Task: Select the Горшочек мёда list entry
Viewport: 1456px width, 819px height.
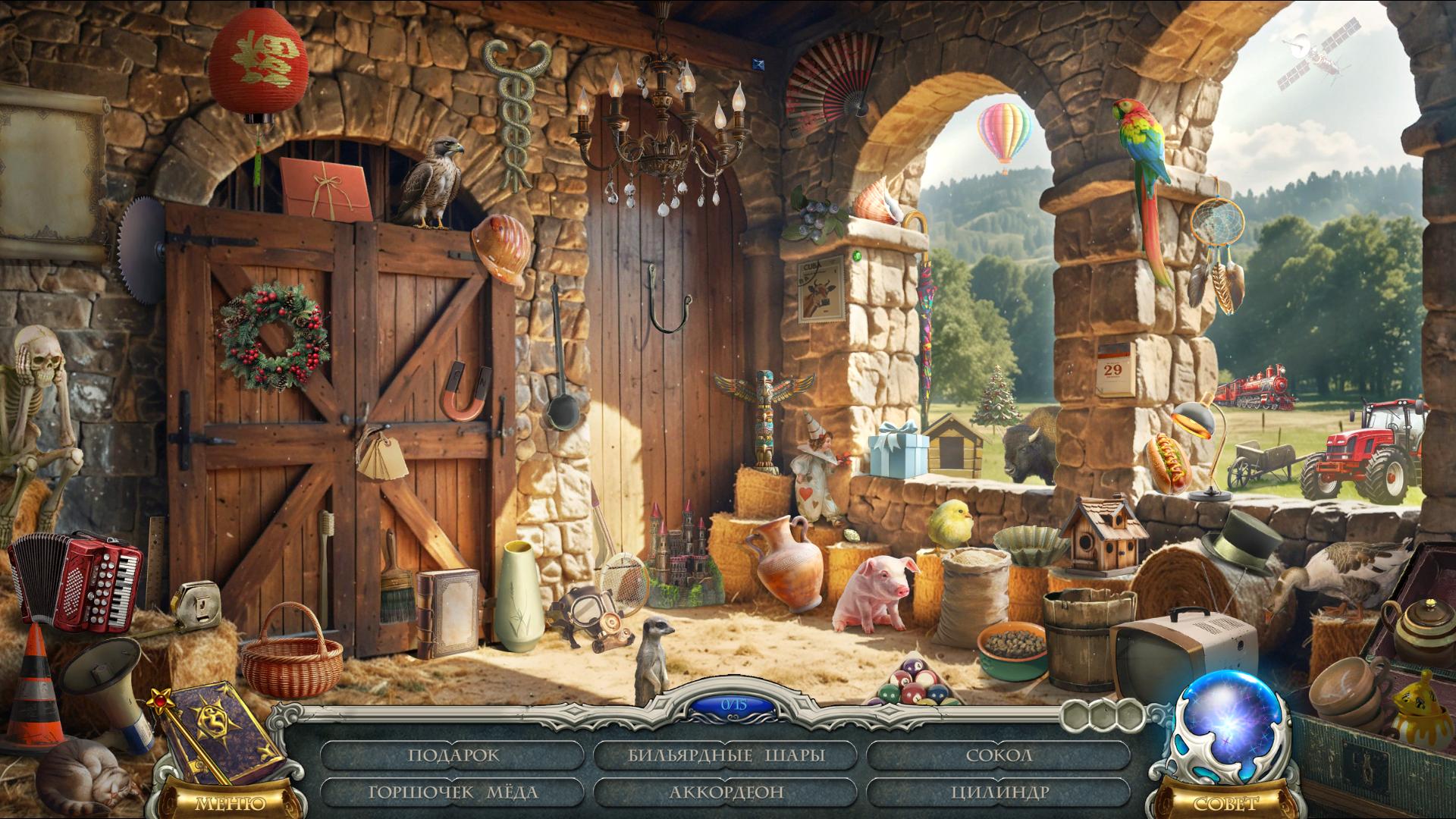Action: tap(453, 792)
